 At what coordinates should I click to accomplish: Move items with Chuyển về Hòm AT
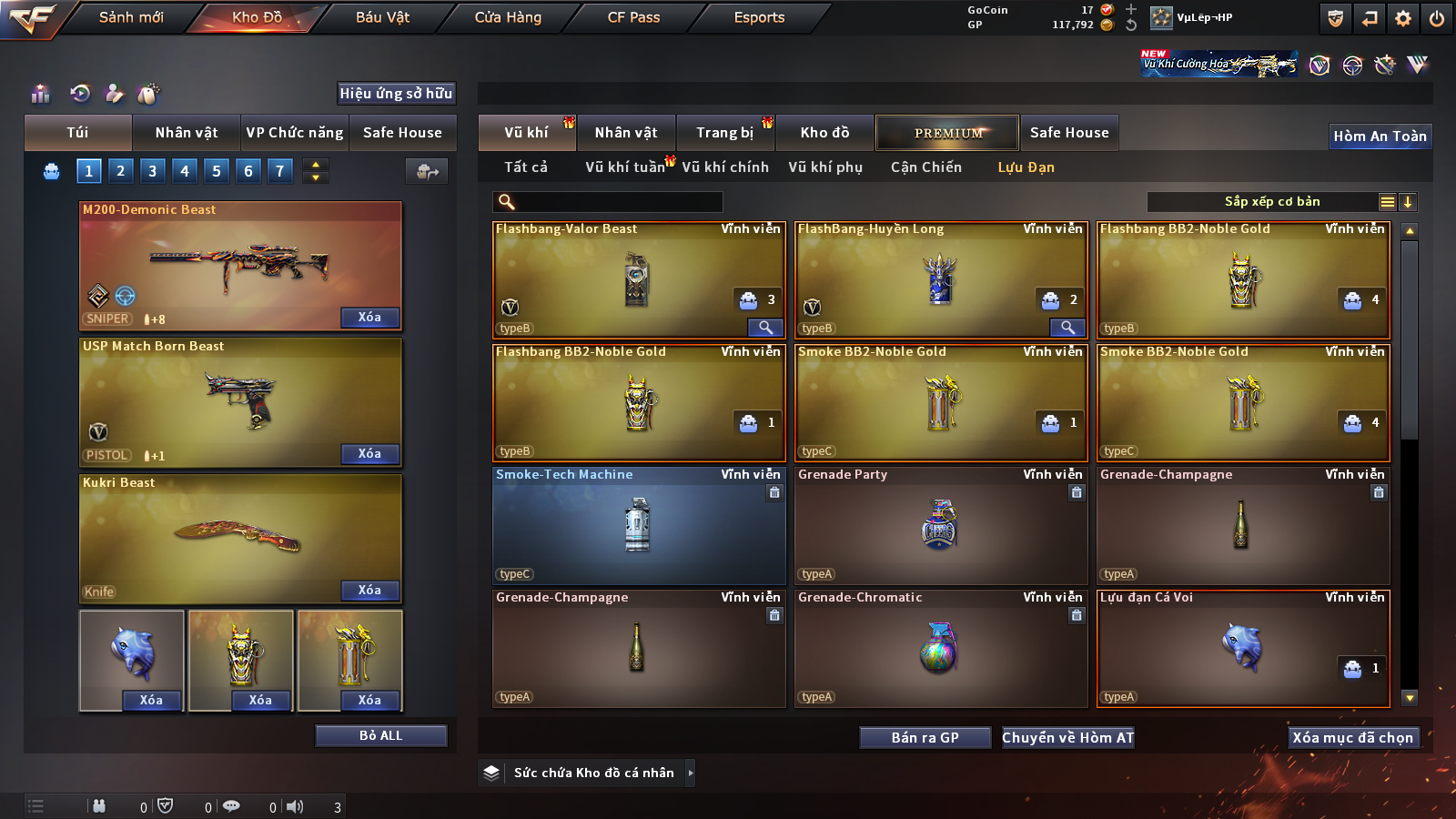(x=1067, y=738)
